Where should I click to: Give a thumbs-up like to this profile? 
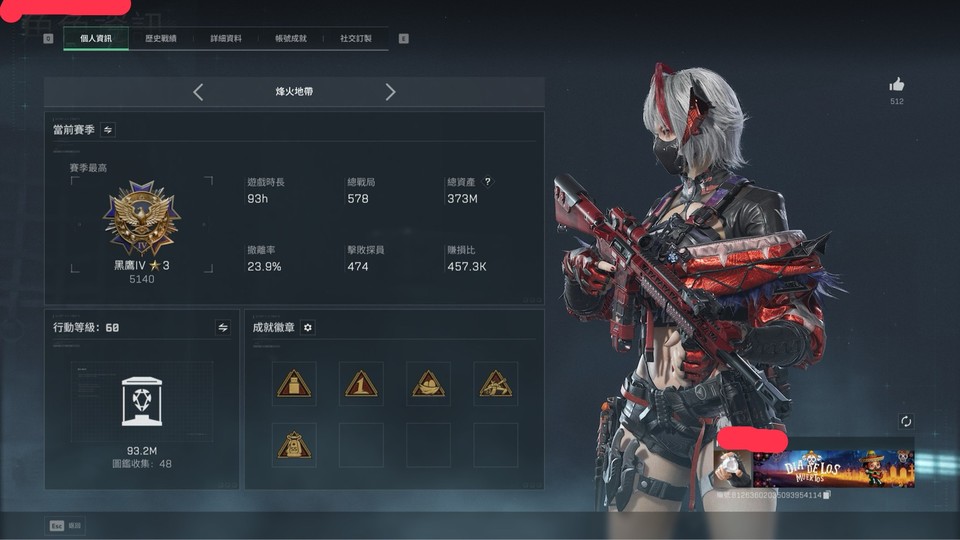897,85
